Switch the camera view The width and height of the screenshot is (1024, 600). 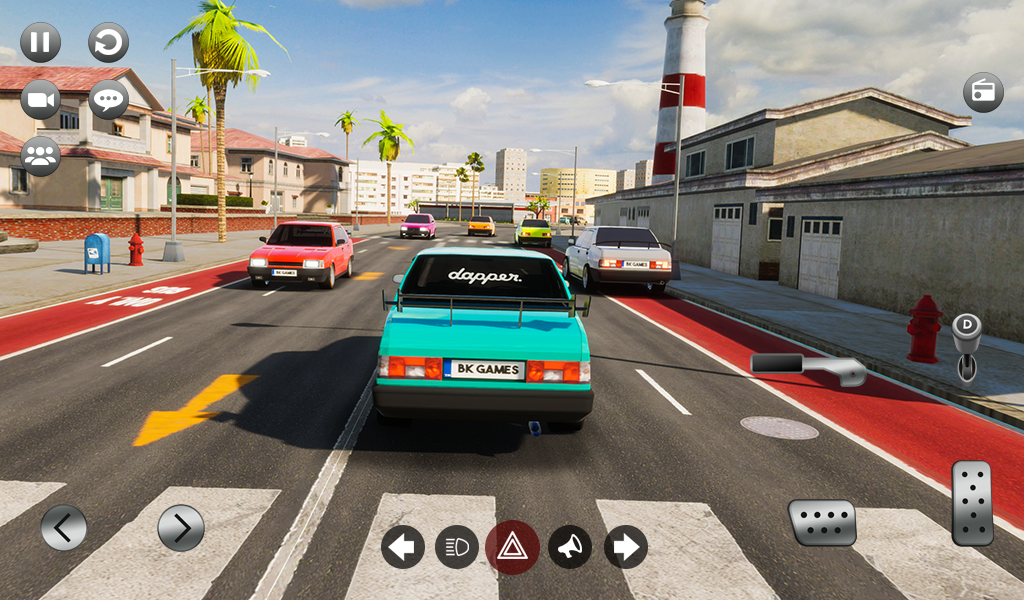[41, 100]
